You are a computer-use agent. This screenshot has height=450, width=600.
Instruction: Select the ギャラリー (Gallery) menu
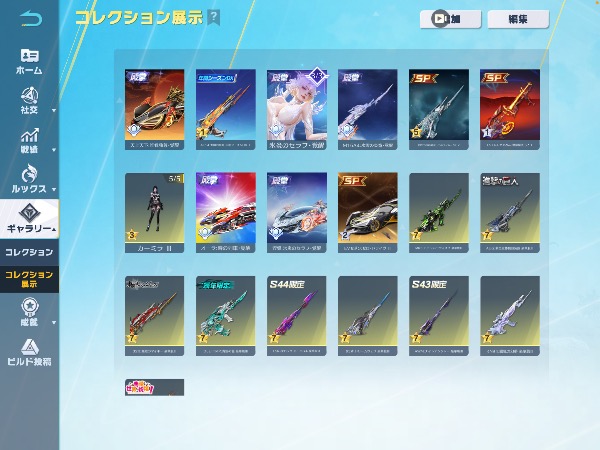pos(29,218)
